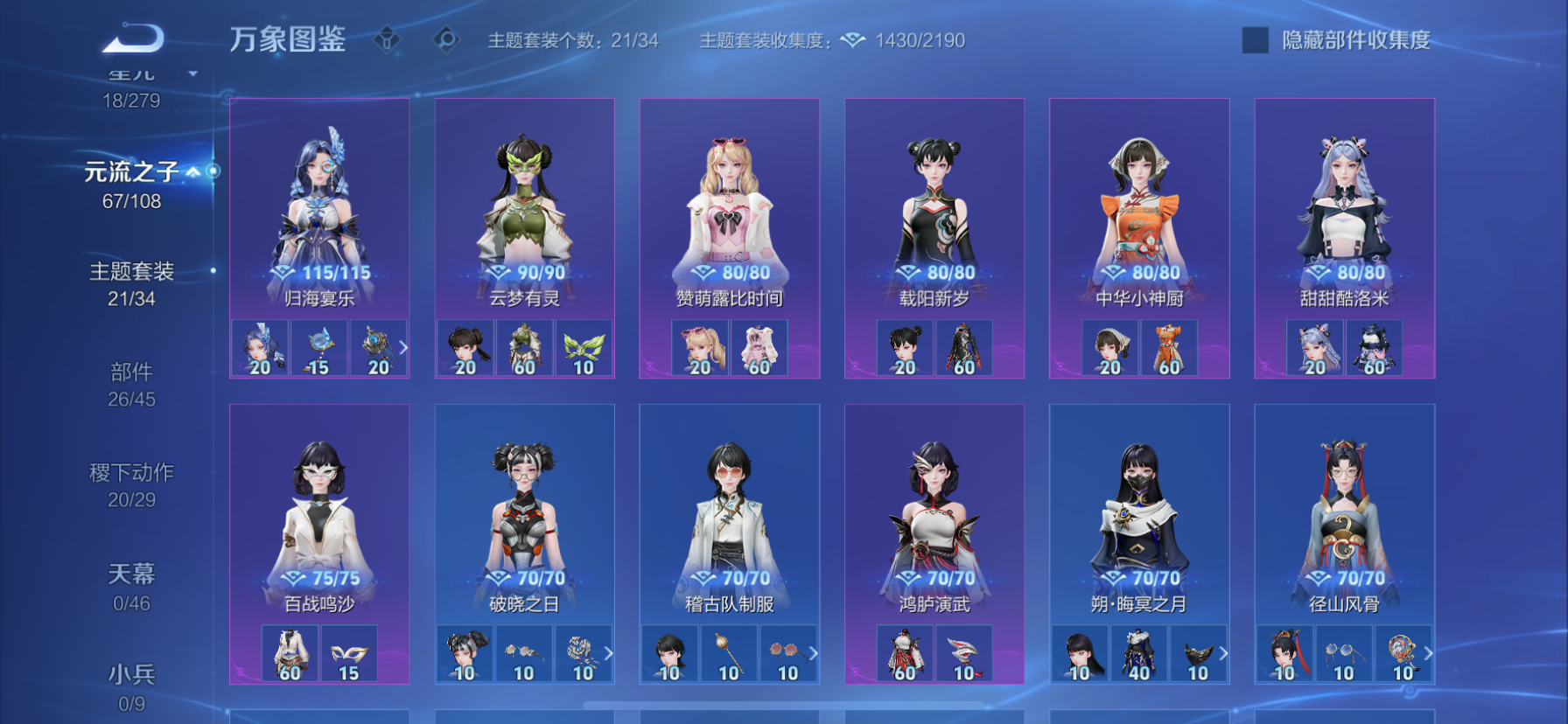Screen dimensions: 1568x724
Task: Select the mask part icon under 百战鸣沙
Action: (x=348, y=651)
